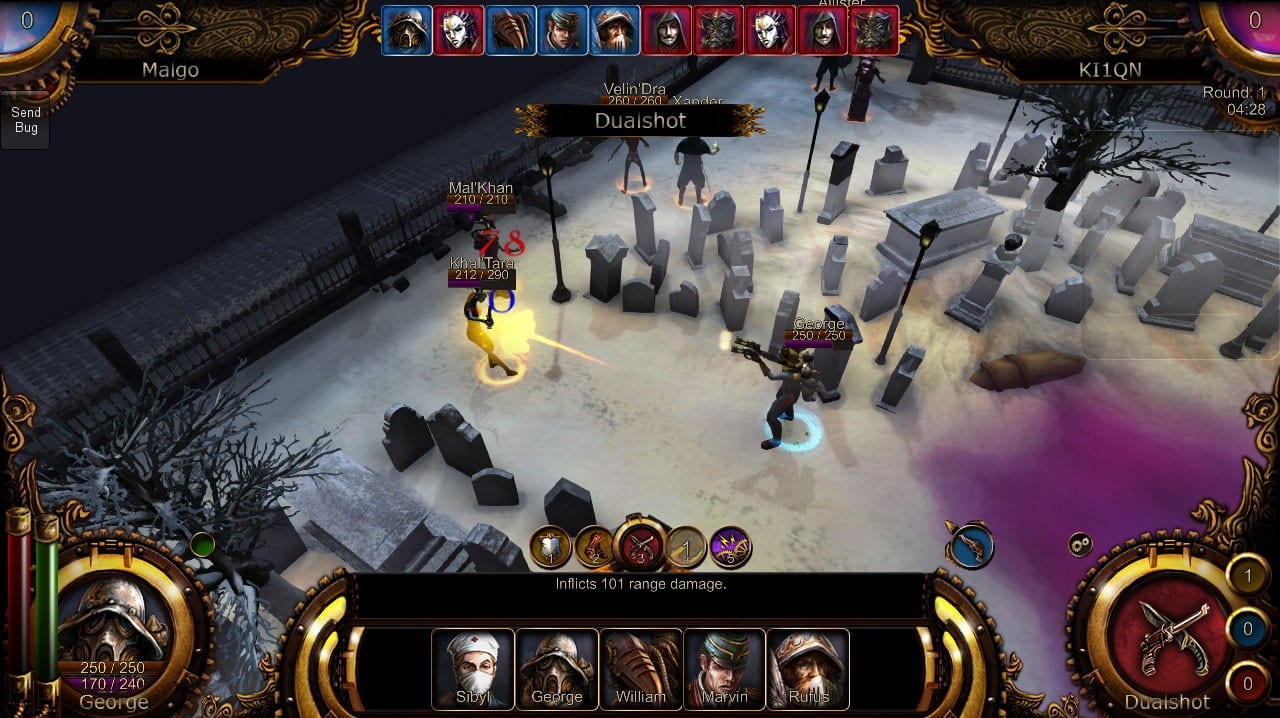Select William's portrait in the team bar
The height and width of the screenshot is (718, 1280).
click(x=640, y=668)
